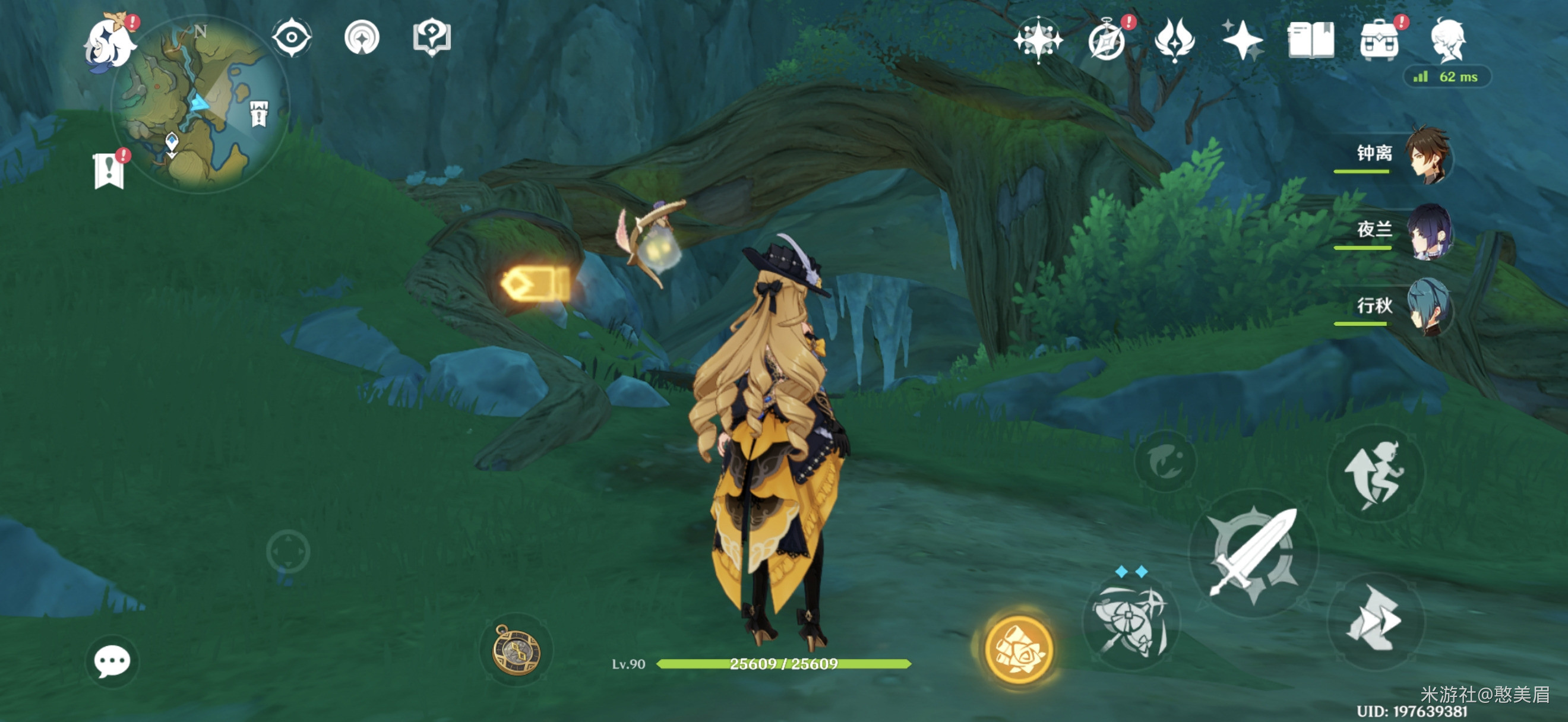Open the Battle Pass icon
The height and width of the screenshot is (722, 1568).
[x=1174, y=40]
